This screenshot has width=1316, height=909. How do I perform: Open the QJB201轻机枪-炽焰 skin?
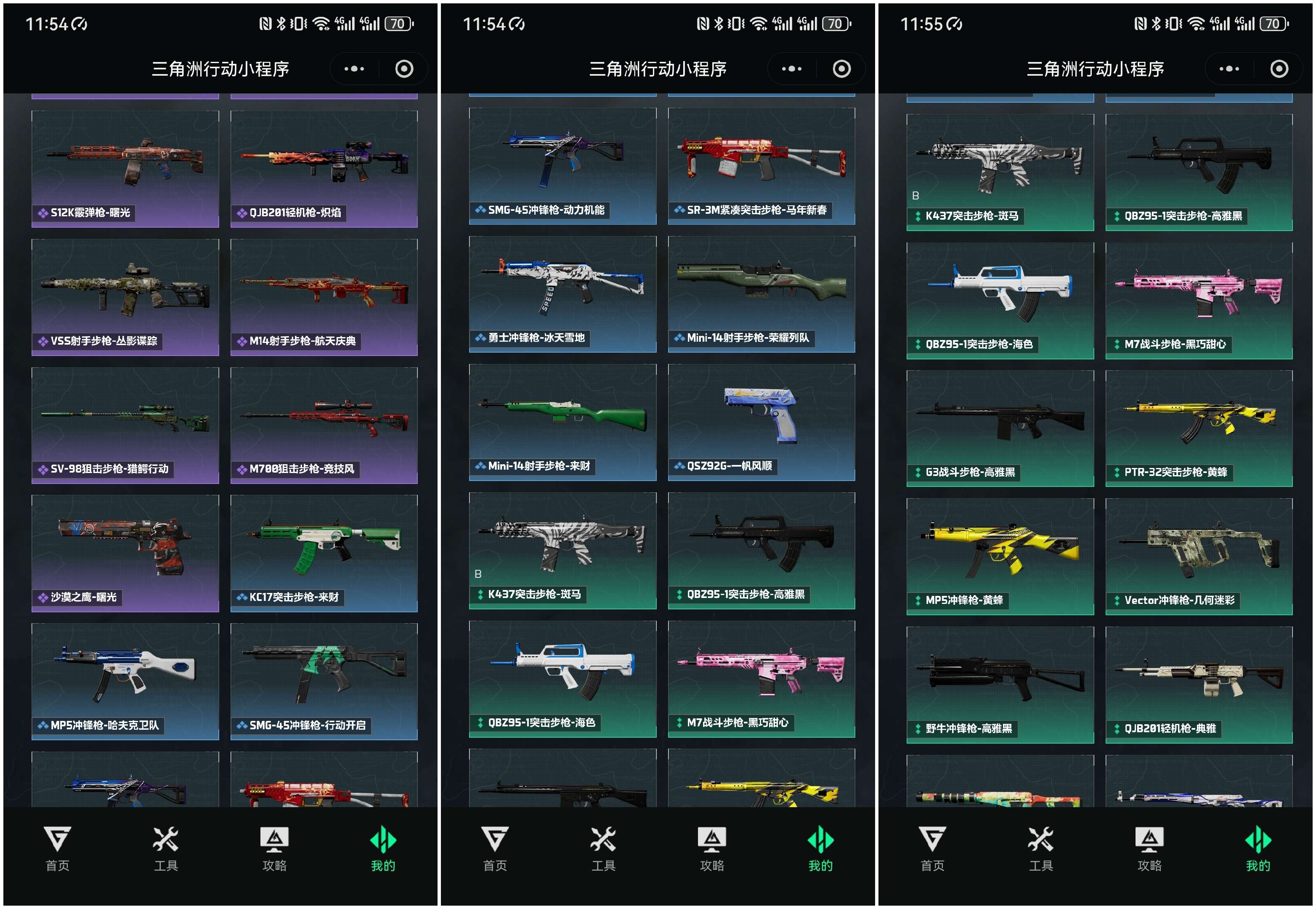[324, 169]
